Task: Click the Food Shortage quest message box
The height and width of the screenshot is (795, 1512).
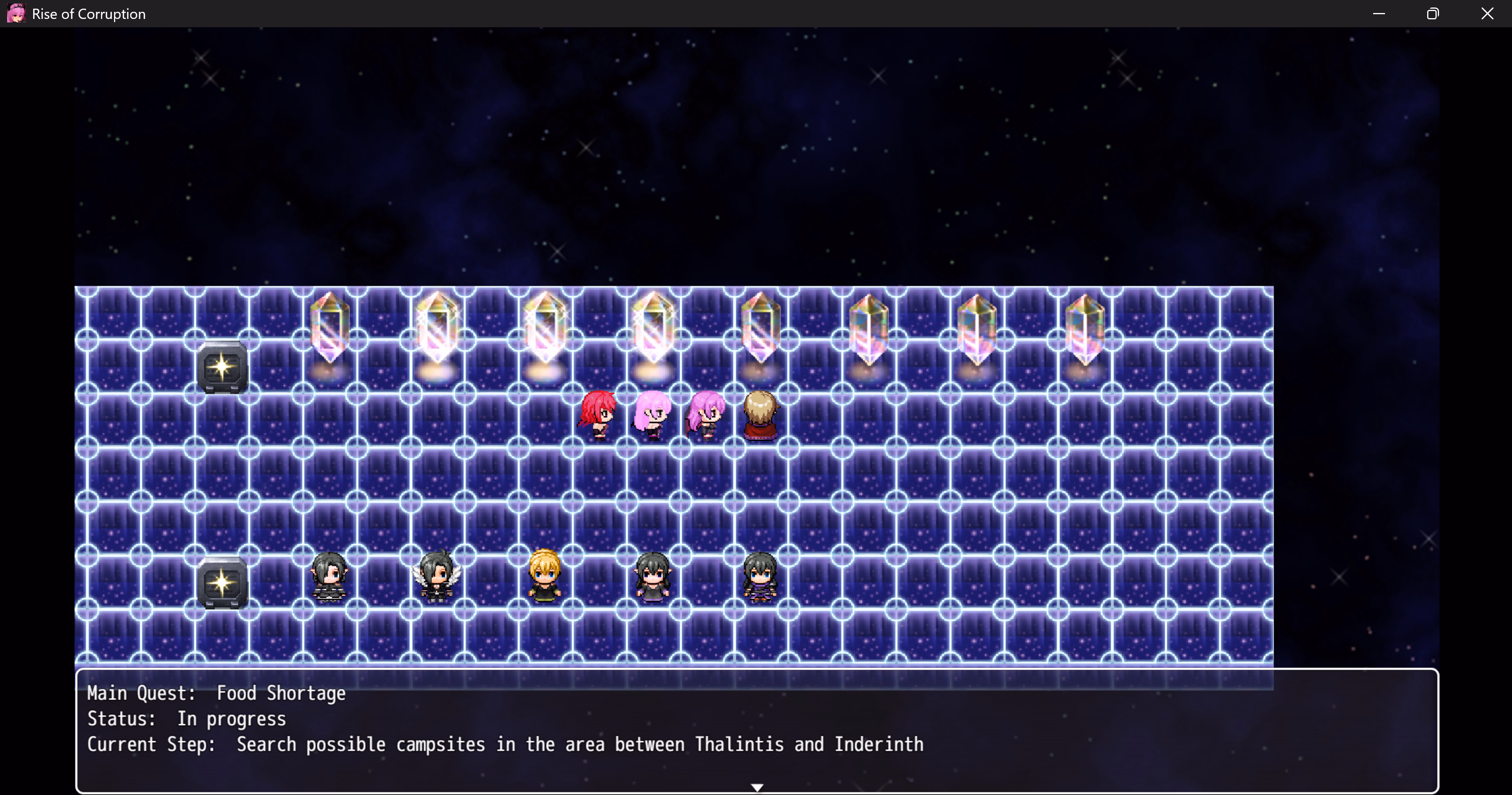Action: pos(756,730)
